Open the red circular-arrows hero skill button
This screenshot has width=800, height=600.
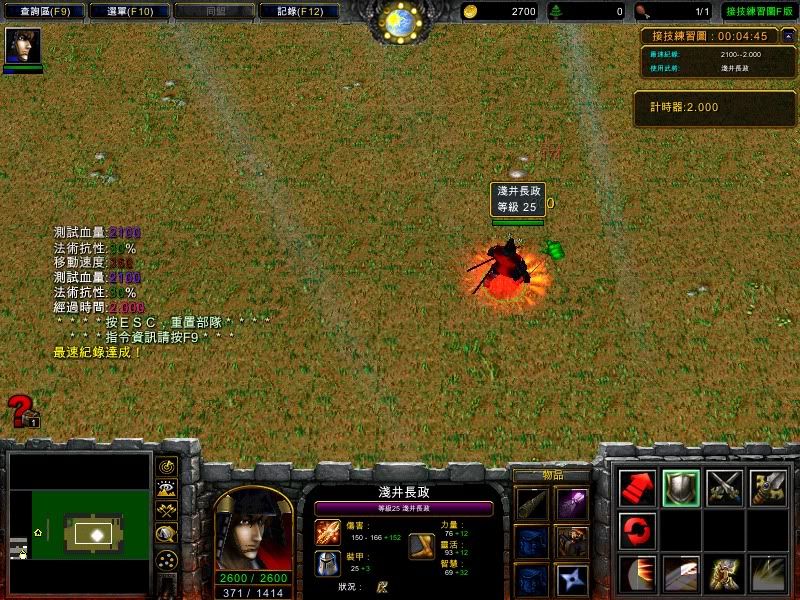[x=637, y=530]
